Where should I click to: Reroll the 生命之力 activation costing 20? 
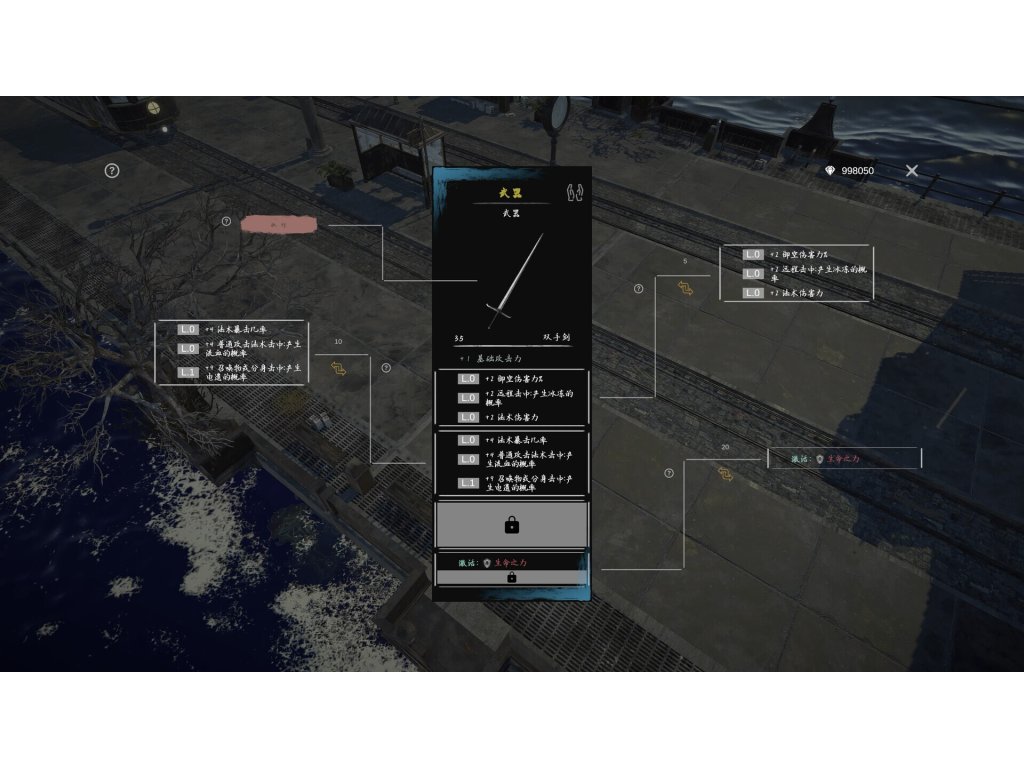pyautogui.click(x=725, y=473)
